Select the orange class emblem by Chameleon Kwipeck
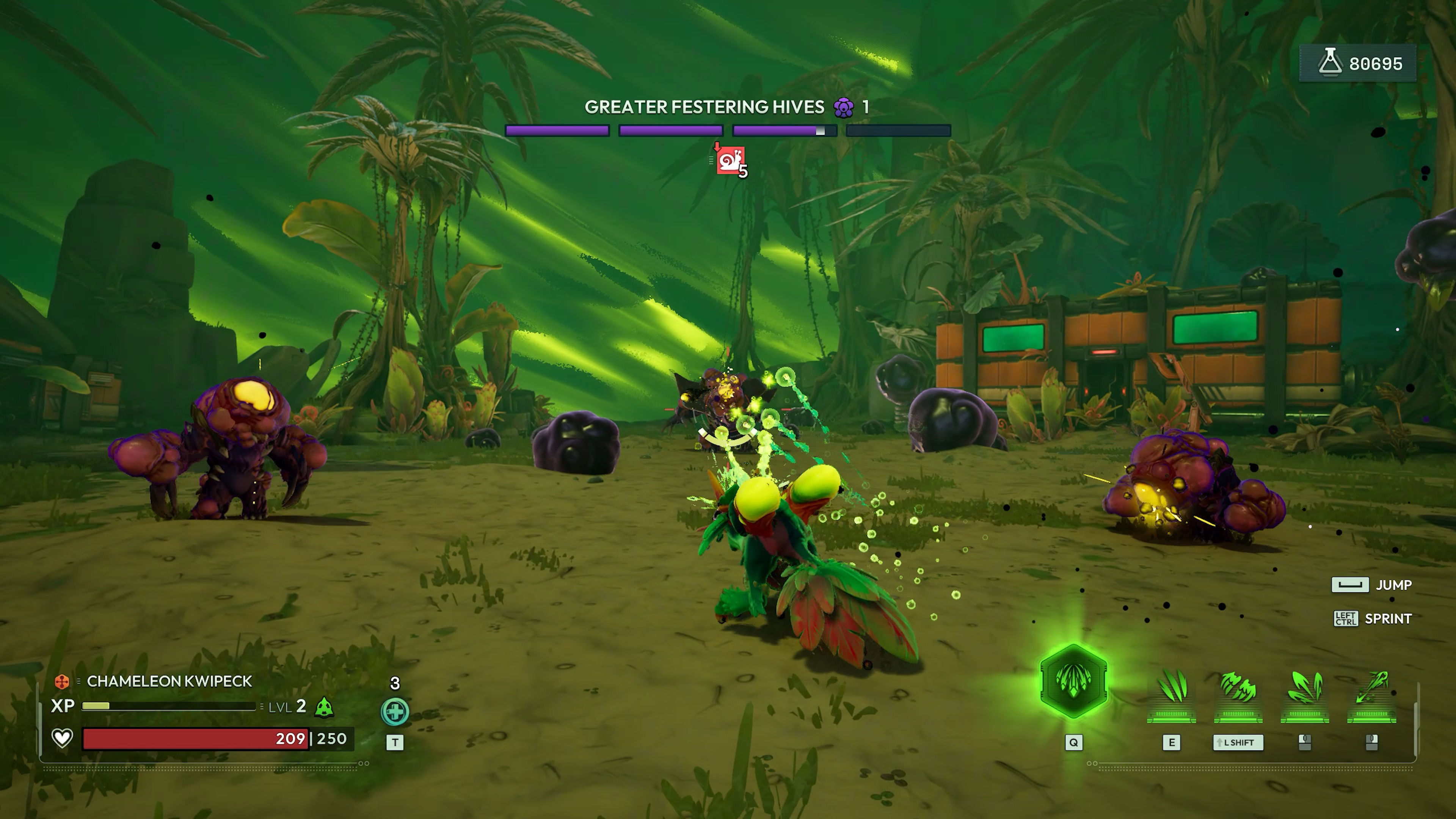The width and height of the screenshot is (1456, 819). [61, 682]
